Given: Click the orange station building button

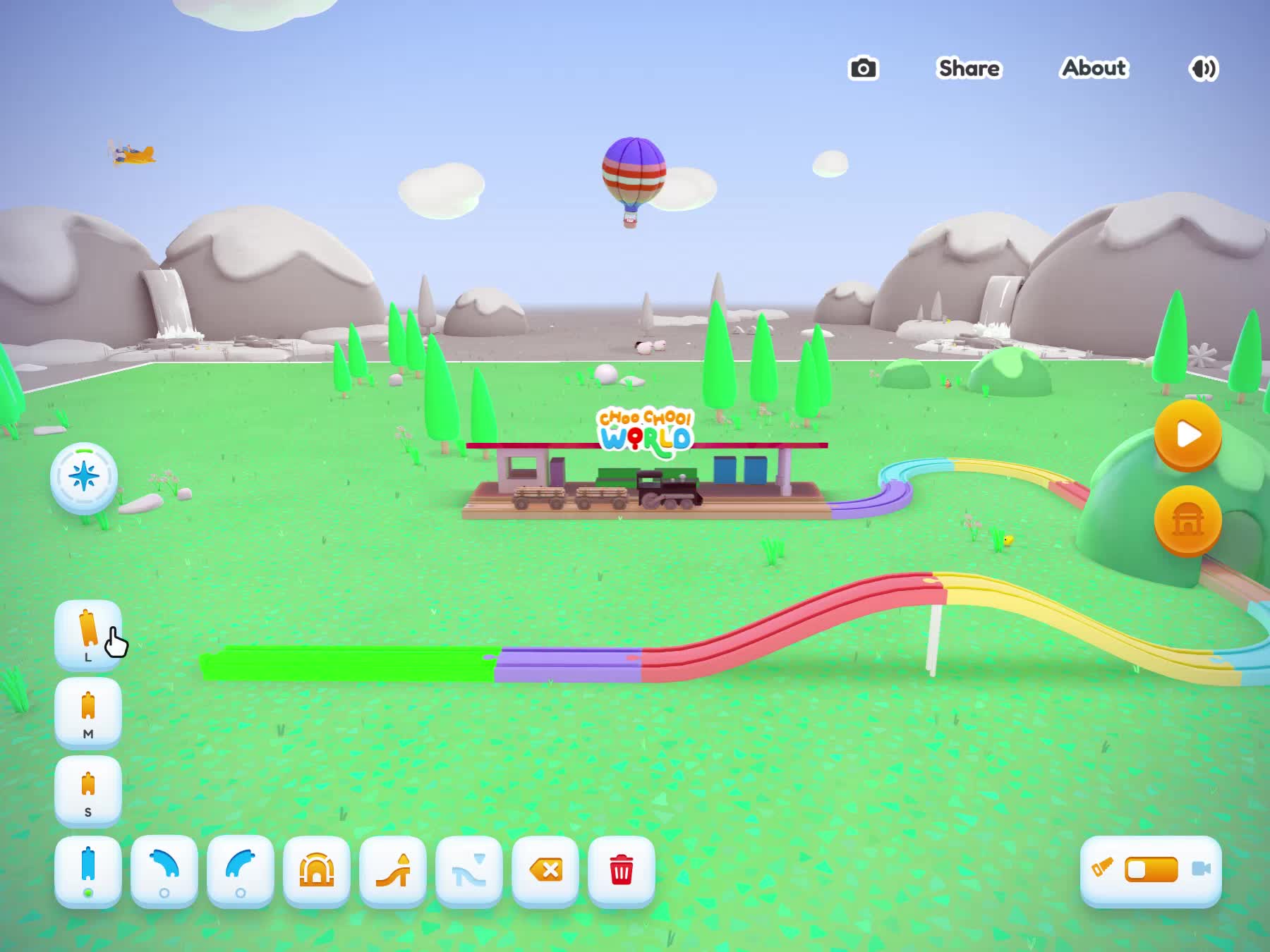Looking at the screenshot, I should (x=1187, y=520).
